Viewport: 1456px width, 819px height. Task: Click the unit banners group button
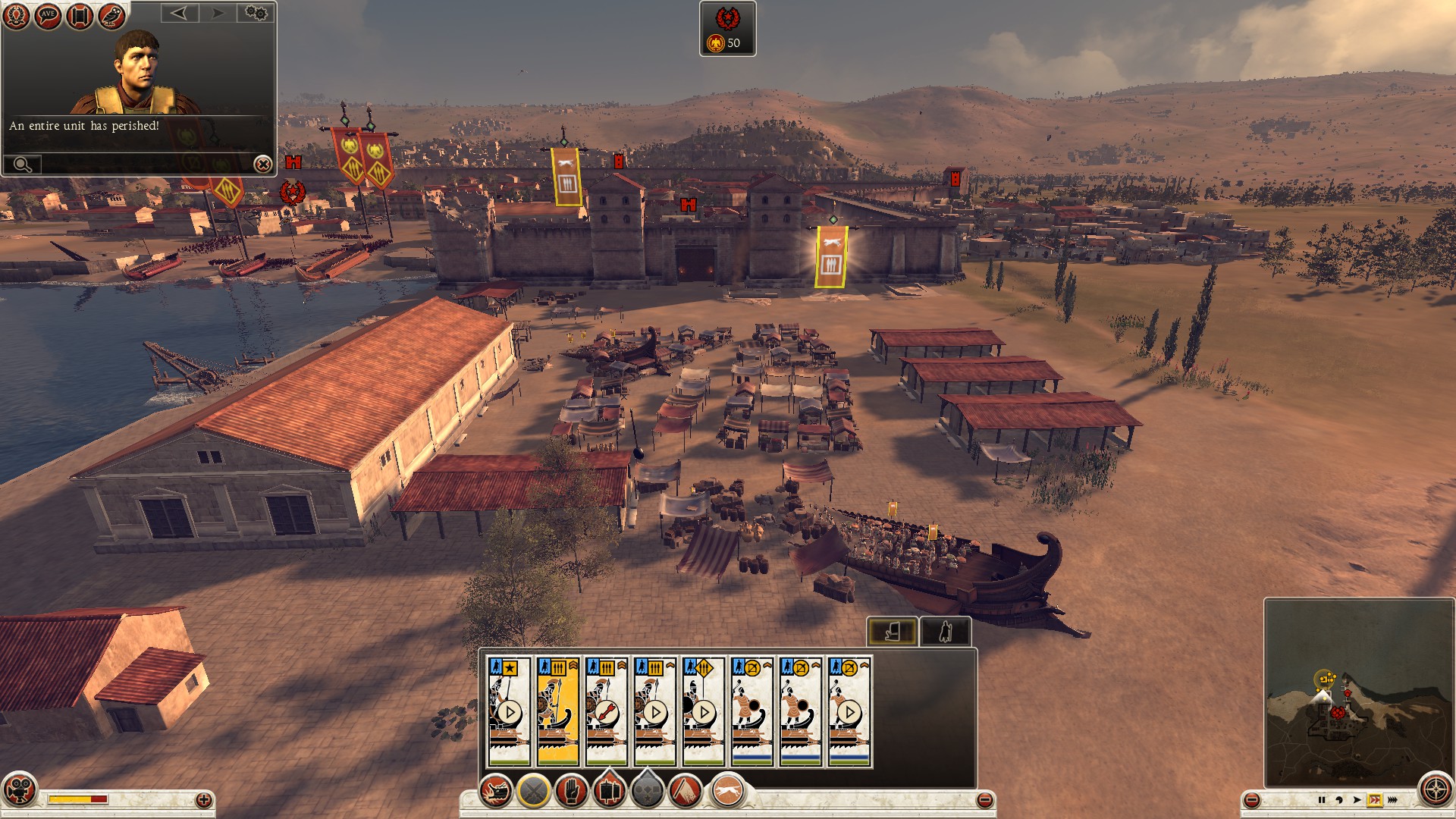click(x=608, y=792)
